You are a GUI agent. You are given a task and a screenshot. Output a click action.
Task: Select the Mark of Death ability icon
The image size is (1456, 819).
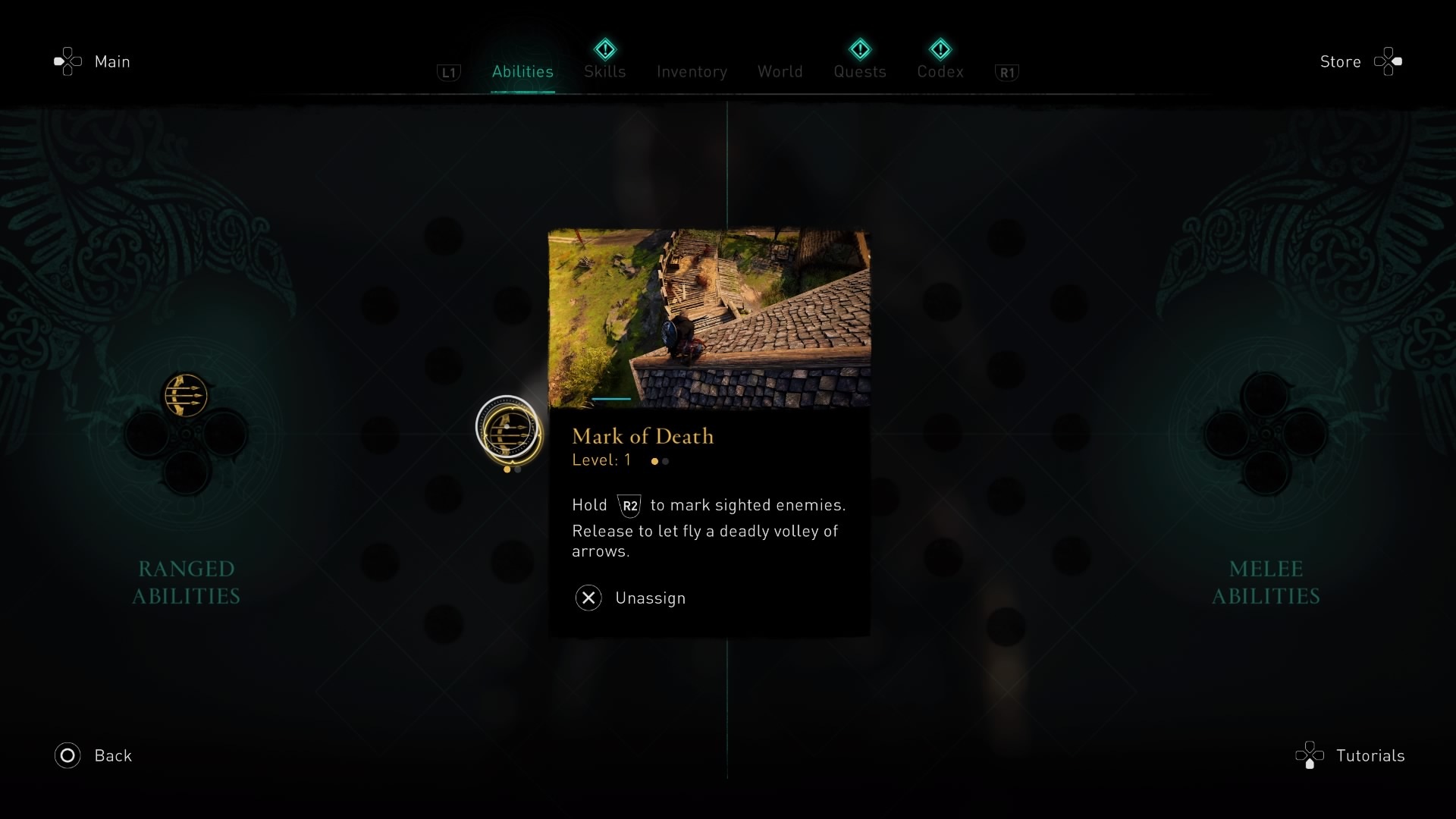[508, 432]
